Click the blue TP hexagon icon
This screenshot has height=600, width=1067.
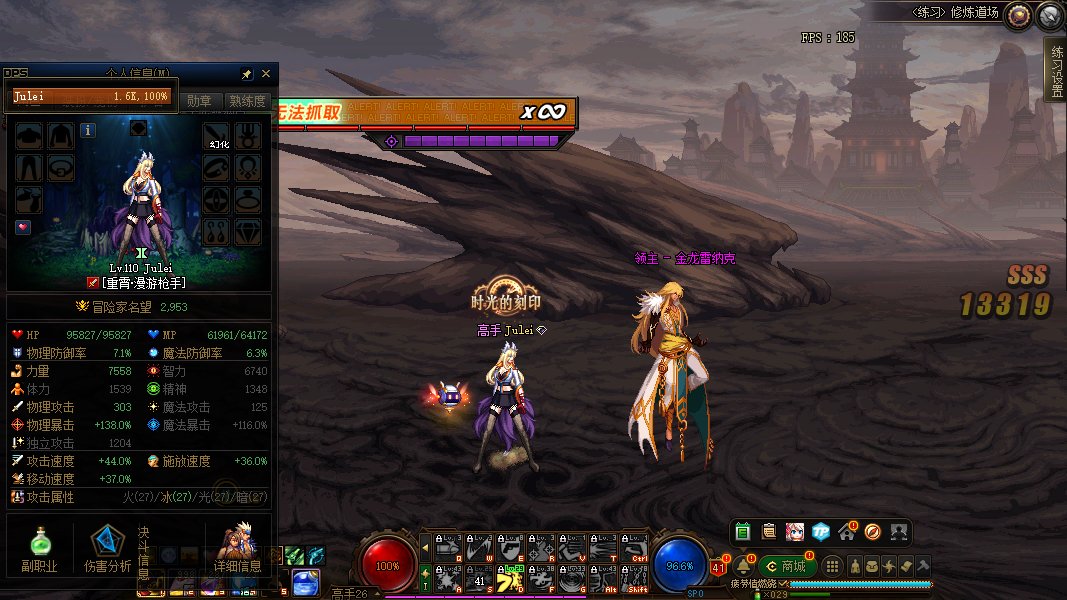click(x=820, y=531)
